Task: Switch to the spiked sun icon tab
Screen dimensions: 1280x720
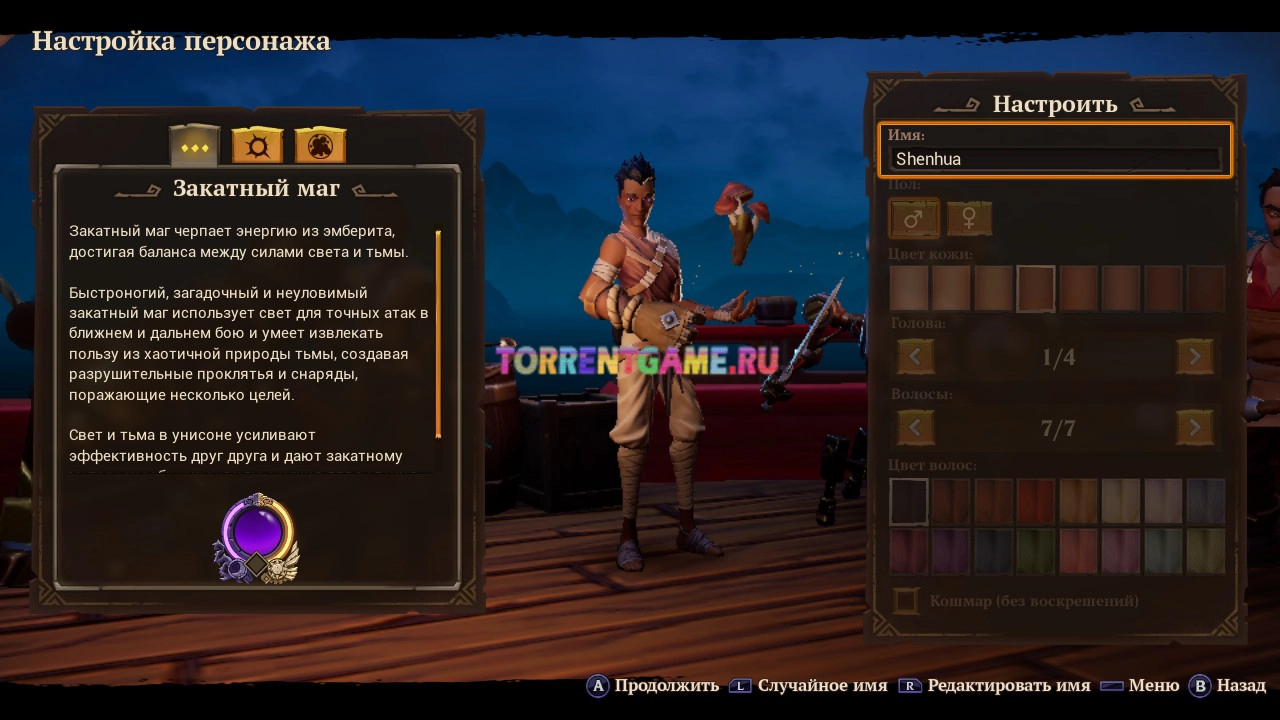Action: pos(257,147)
